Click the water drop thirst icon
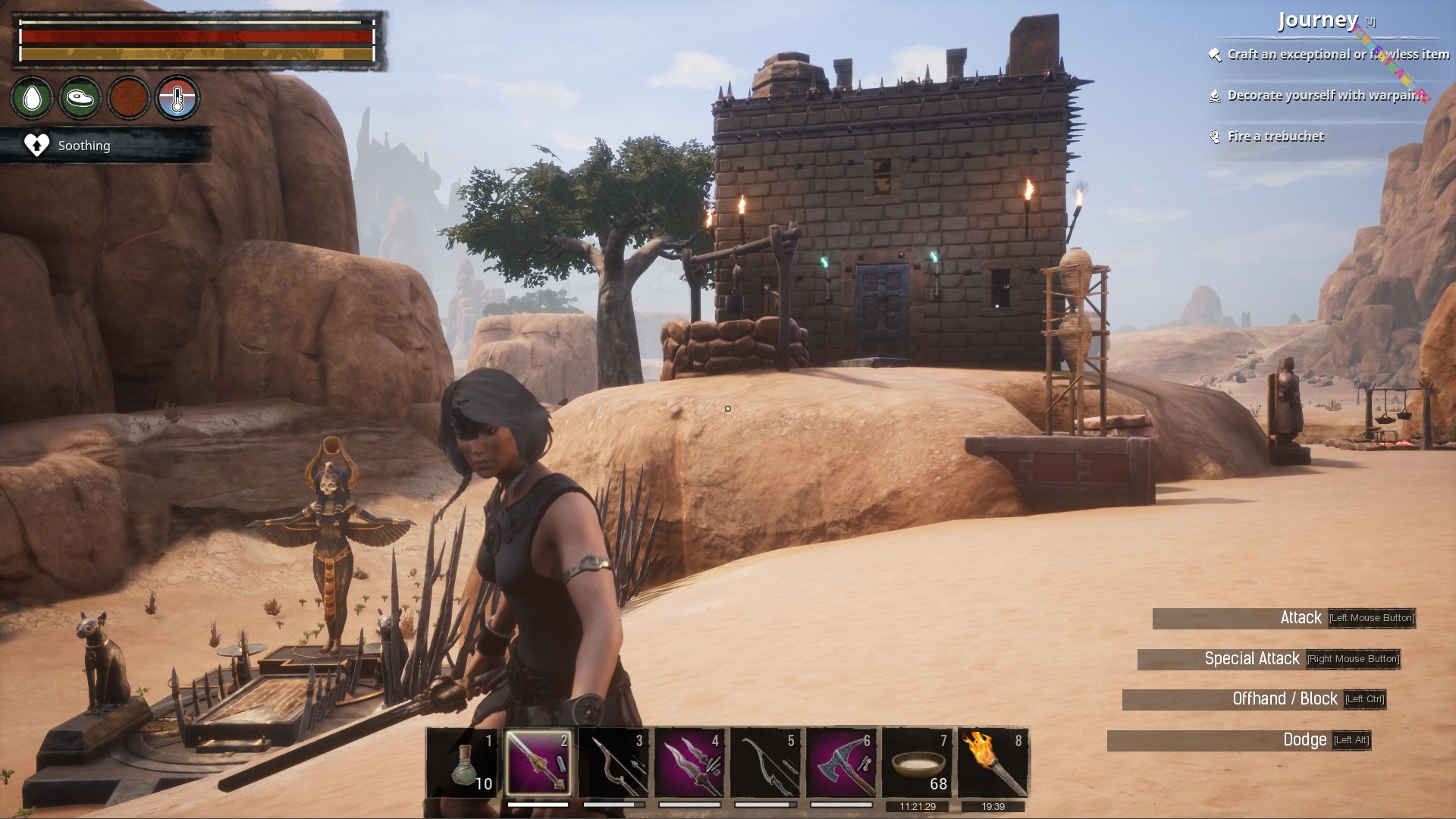The height and width of the screenshot is (819, 1456). 32,98
